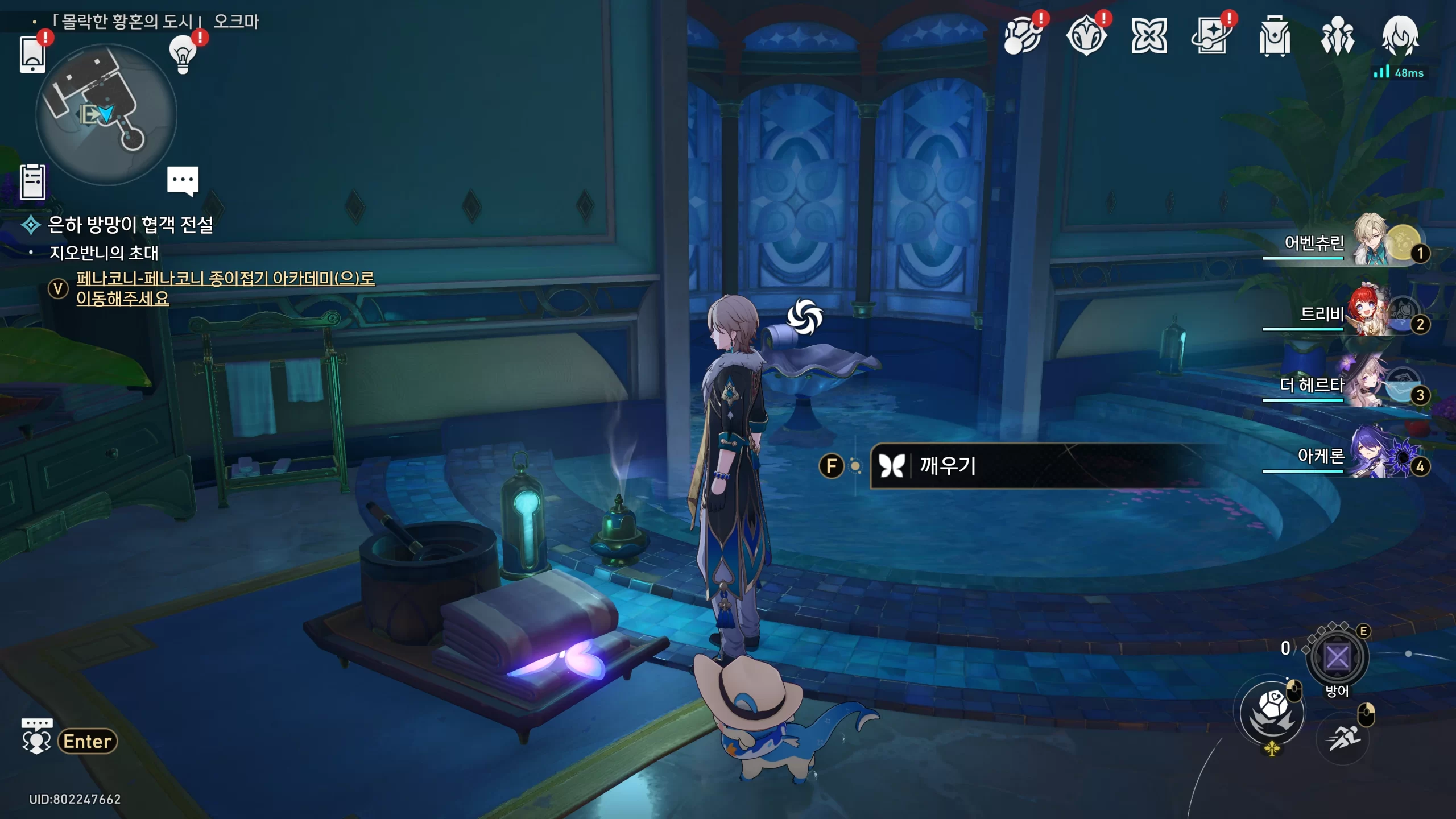
Task: Open the phone menu icon
Action: pos(32,55)
